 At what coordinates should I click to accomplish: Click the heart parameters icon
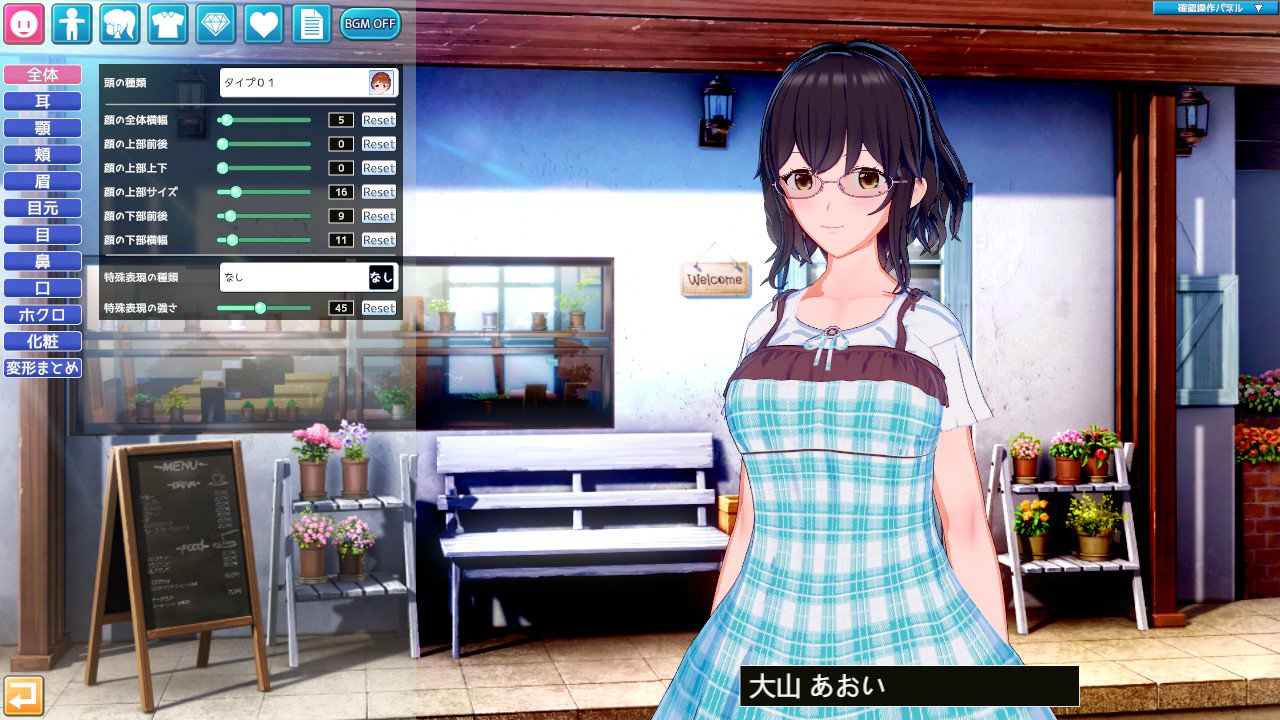pyautogui.click(x=262, y=22)
